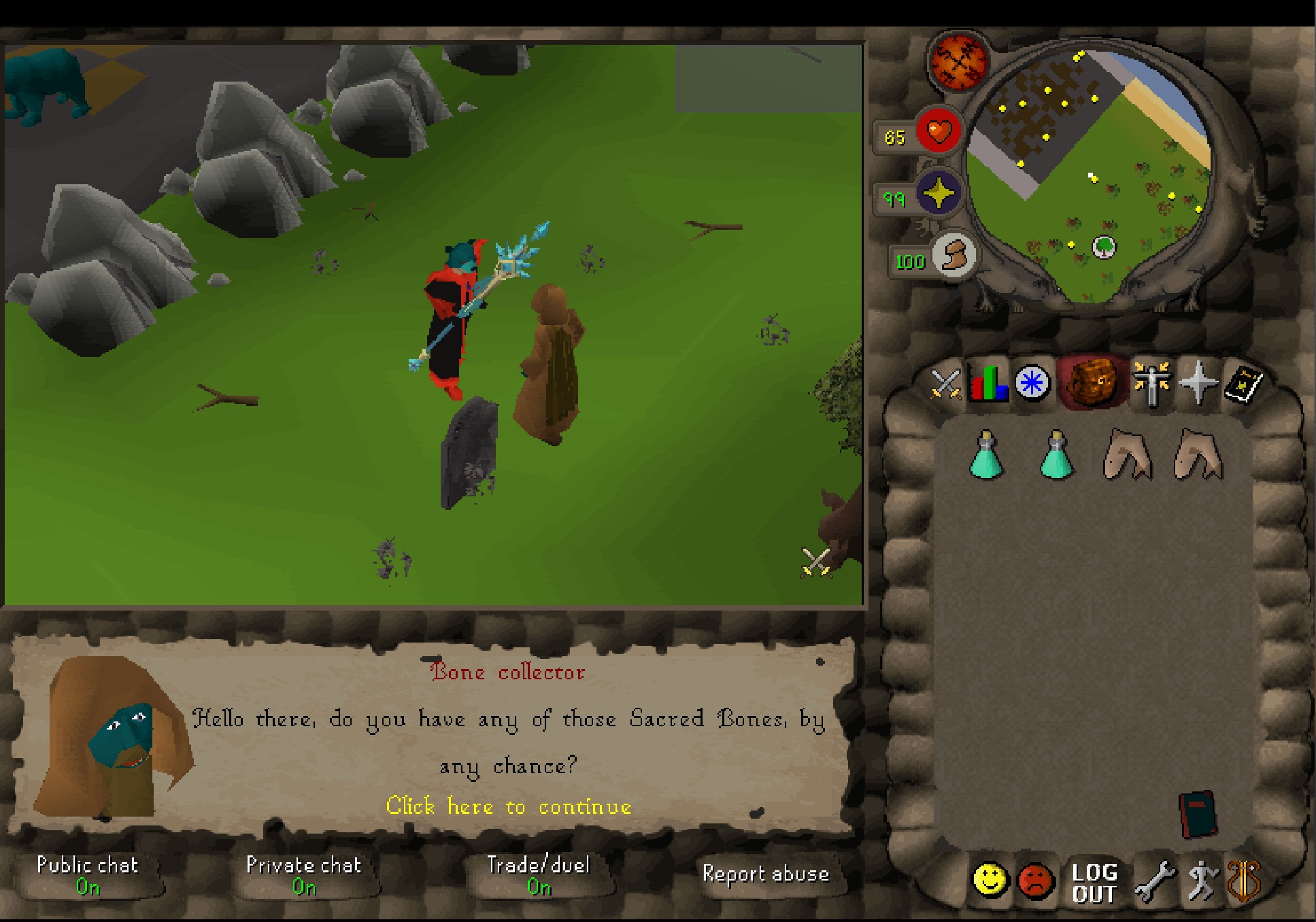Select the dark book in the inventory
Viewport: 1316px width, 922px height.
pos(1197,813)
